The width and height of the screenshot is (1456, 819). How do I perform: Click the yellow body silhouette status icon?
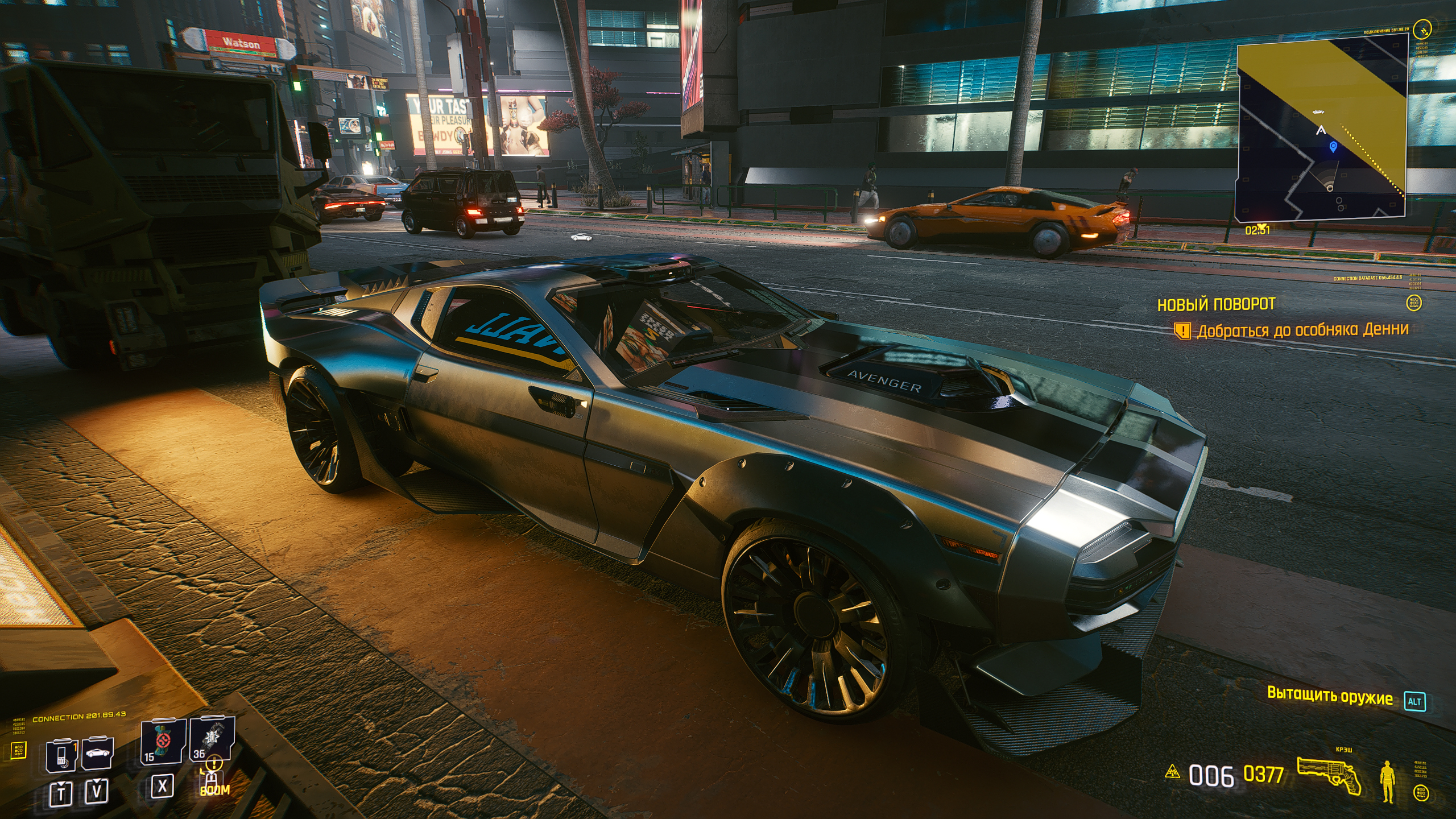pos(1388,783)
